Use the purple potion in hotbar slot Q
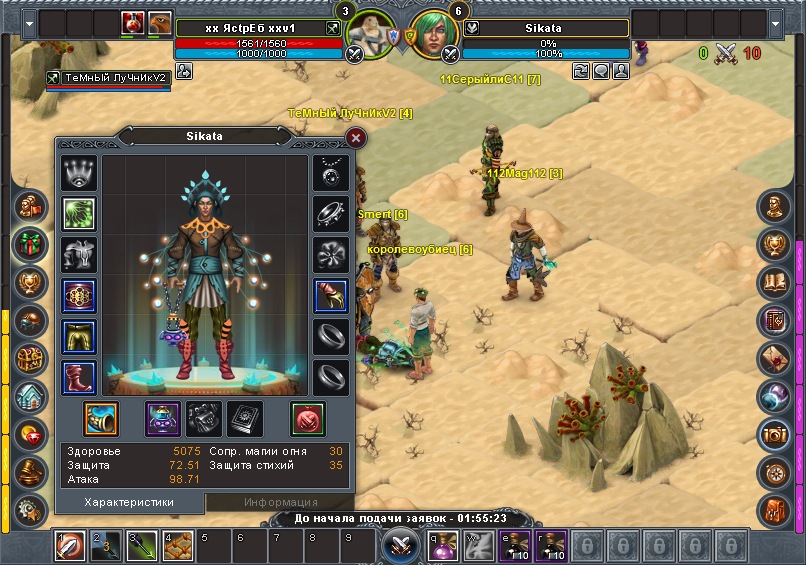 tap(444, 546)
